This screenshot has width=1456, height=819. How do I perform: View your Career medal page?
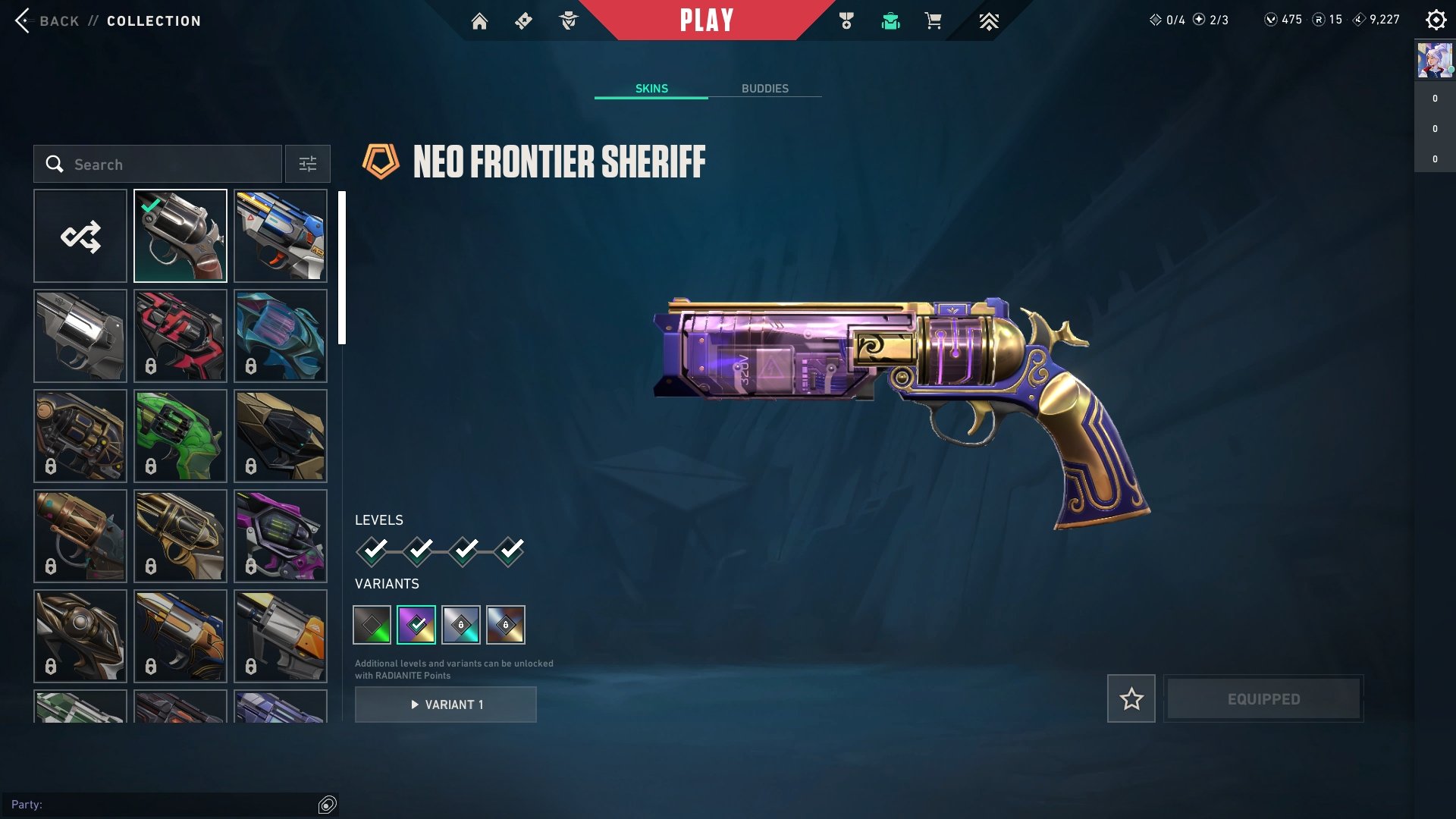coord(847,21)
